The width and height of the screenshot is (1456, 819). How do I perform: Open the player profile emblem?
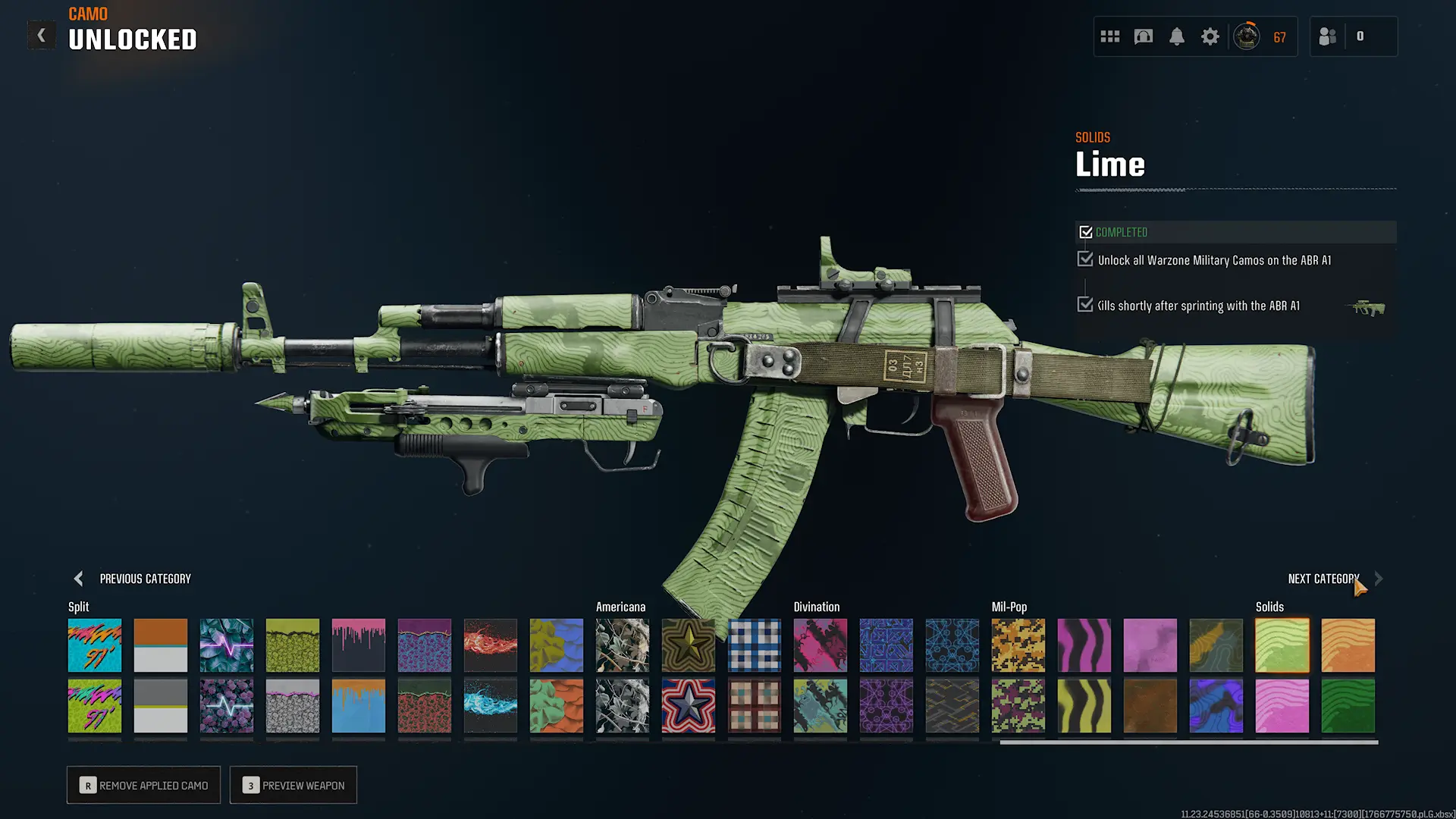[1247, 36]
